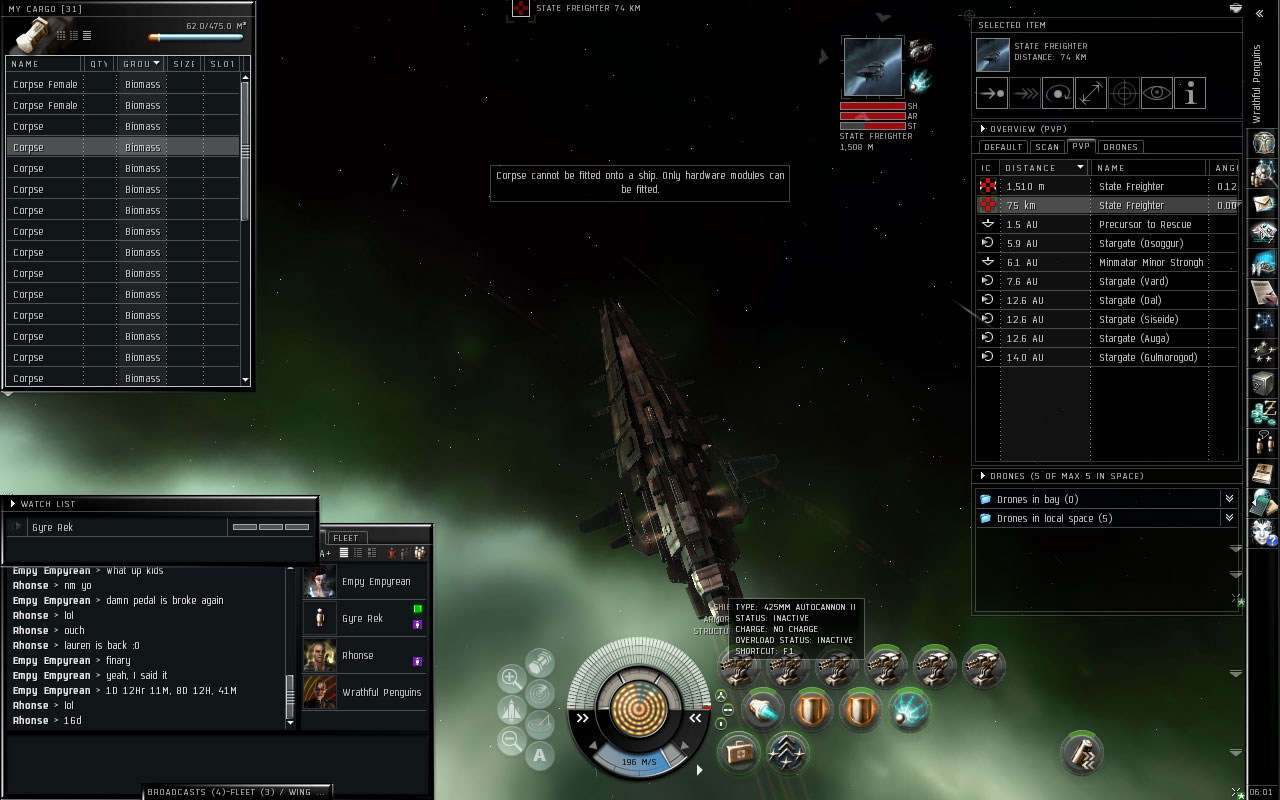This screenshot has height=800, width=1280.
Task: Select Stargate (Osoggur) in the overview
Action: click(x=1140, y=243)
